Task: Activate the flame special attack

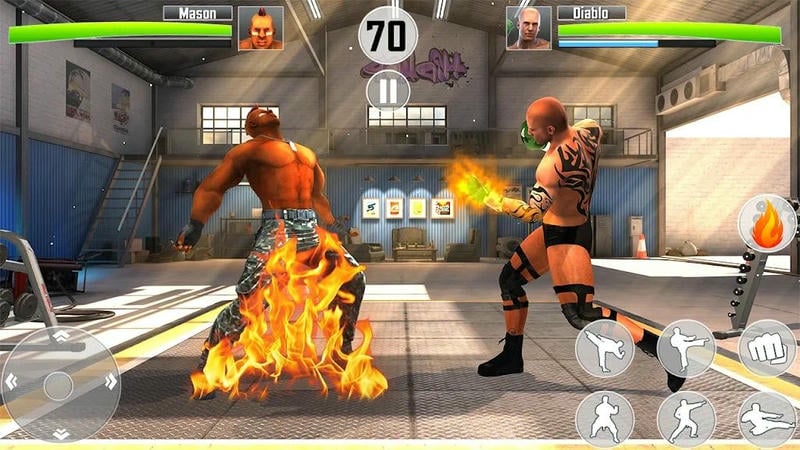Action: [767, 224]
